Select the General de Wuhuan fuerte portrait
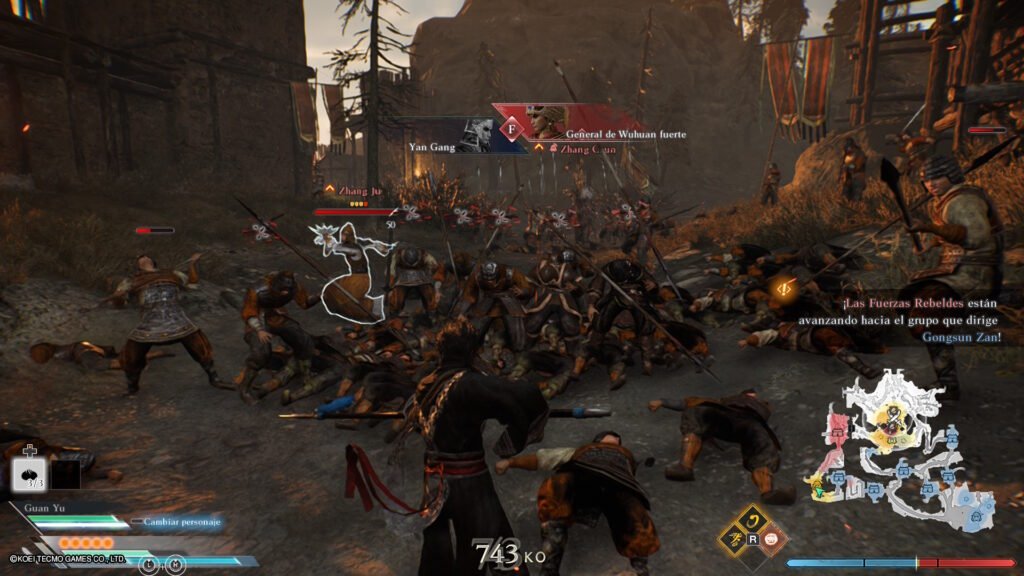Viewport: 1024px width, 576px height. point(549,122)
